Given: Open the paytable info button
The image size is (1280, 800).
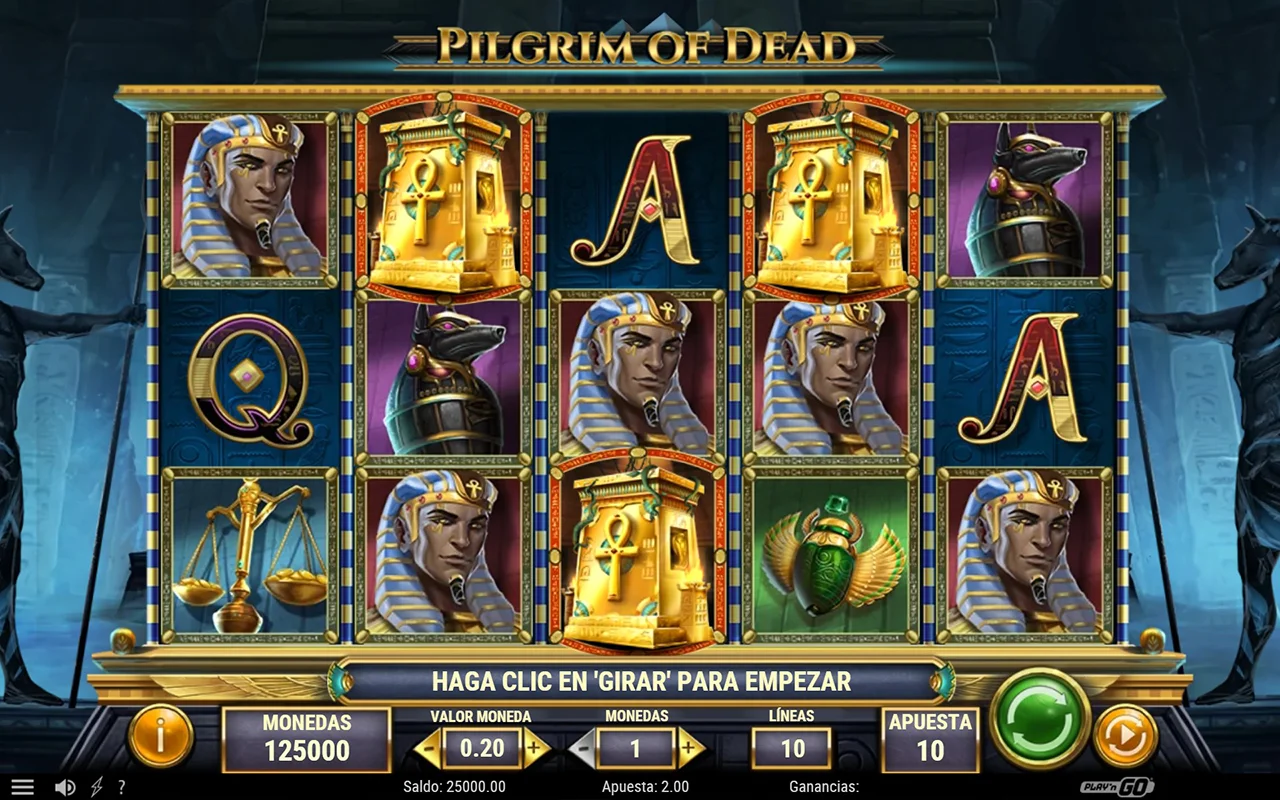Looking at the screenshot, I should point(160,737).
